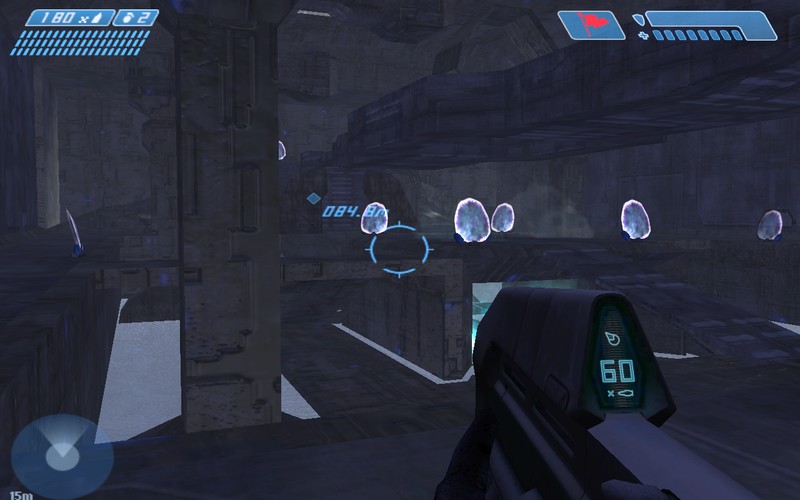Select the diamond waypoint marker
The height and width of the screenshot is (500, 800).
coord(313,198)
